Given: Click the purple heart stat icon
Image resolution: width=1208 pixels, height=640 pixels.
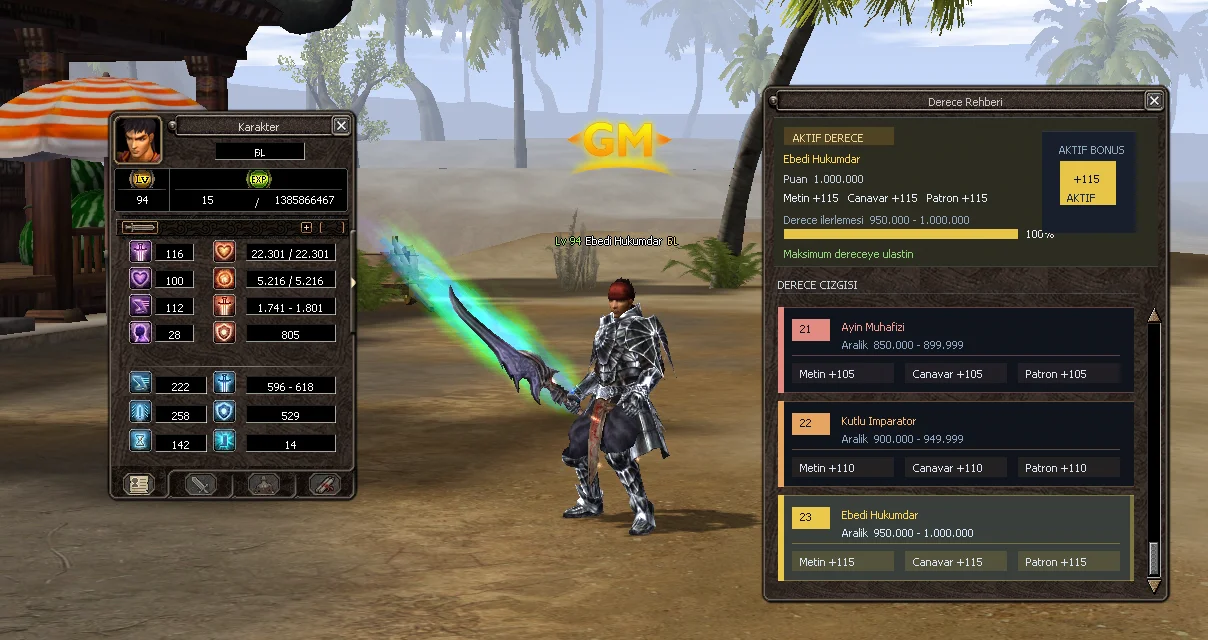Looking at the screenshot, I should [x=140, y=280].
